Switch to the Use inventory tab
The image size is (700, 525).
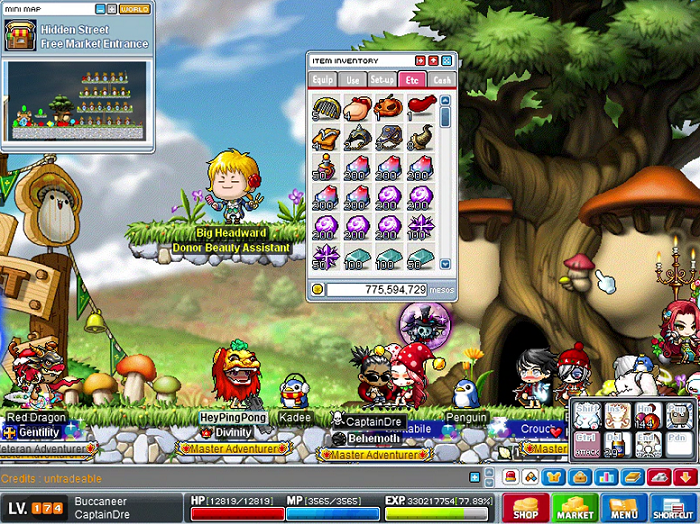coord(353,79)
